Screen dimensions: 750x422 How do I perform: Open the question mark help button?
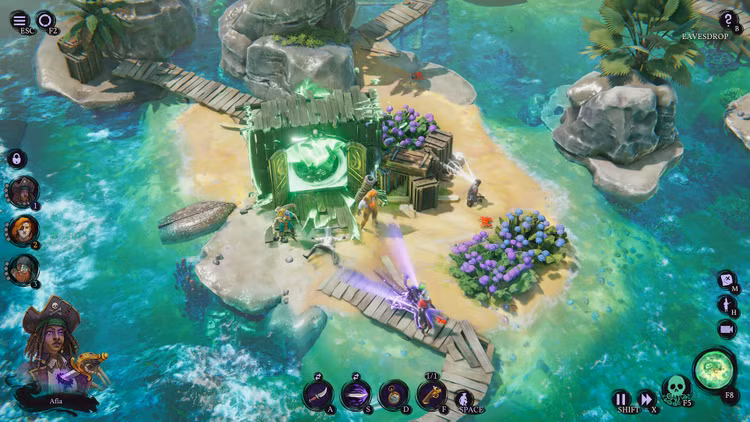728,19
